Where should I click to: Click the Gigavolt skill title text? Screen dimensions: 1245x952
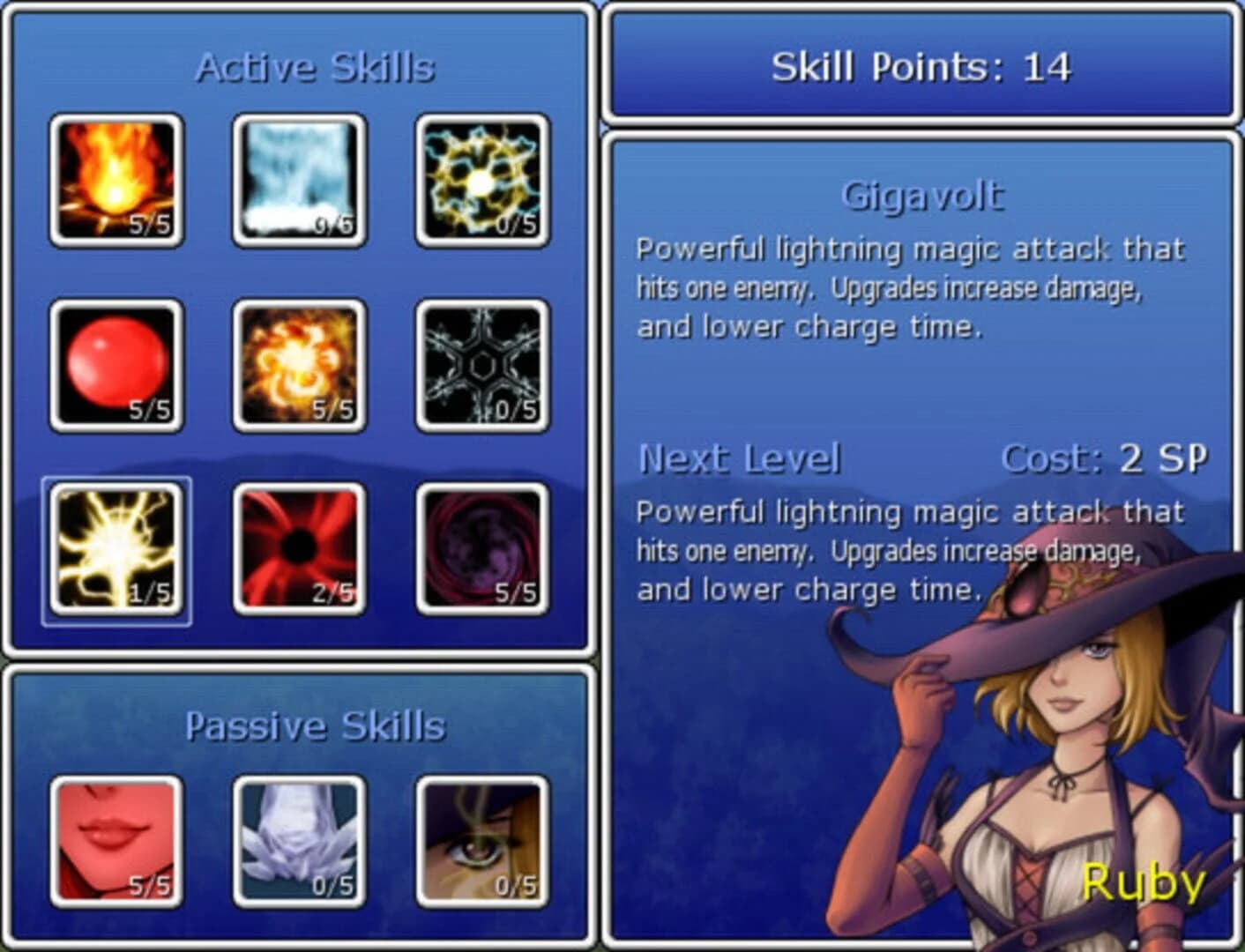click(x=923, y=196)
